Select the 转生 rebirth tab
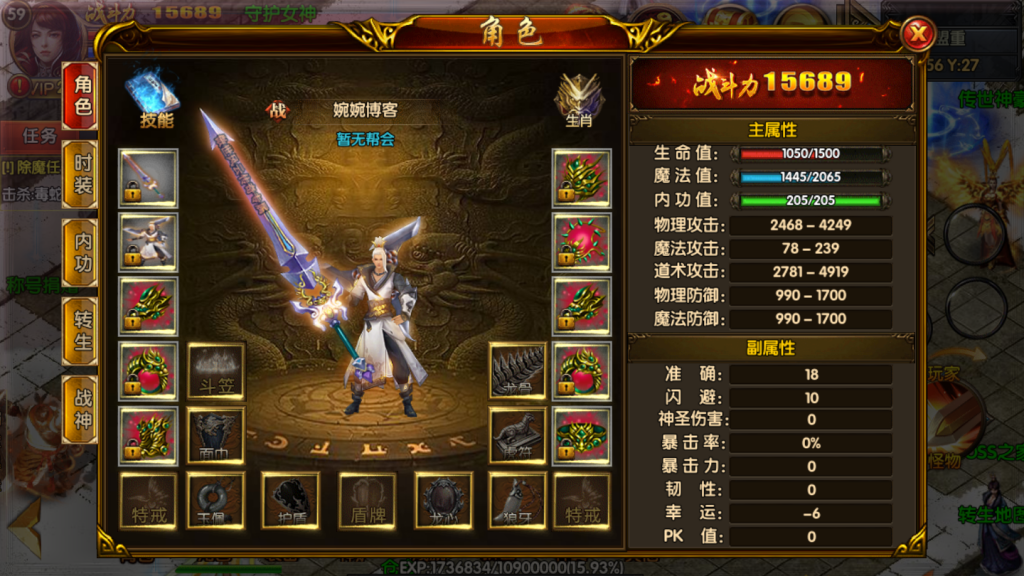 click(81, 330)
